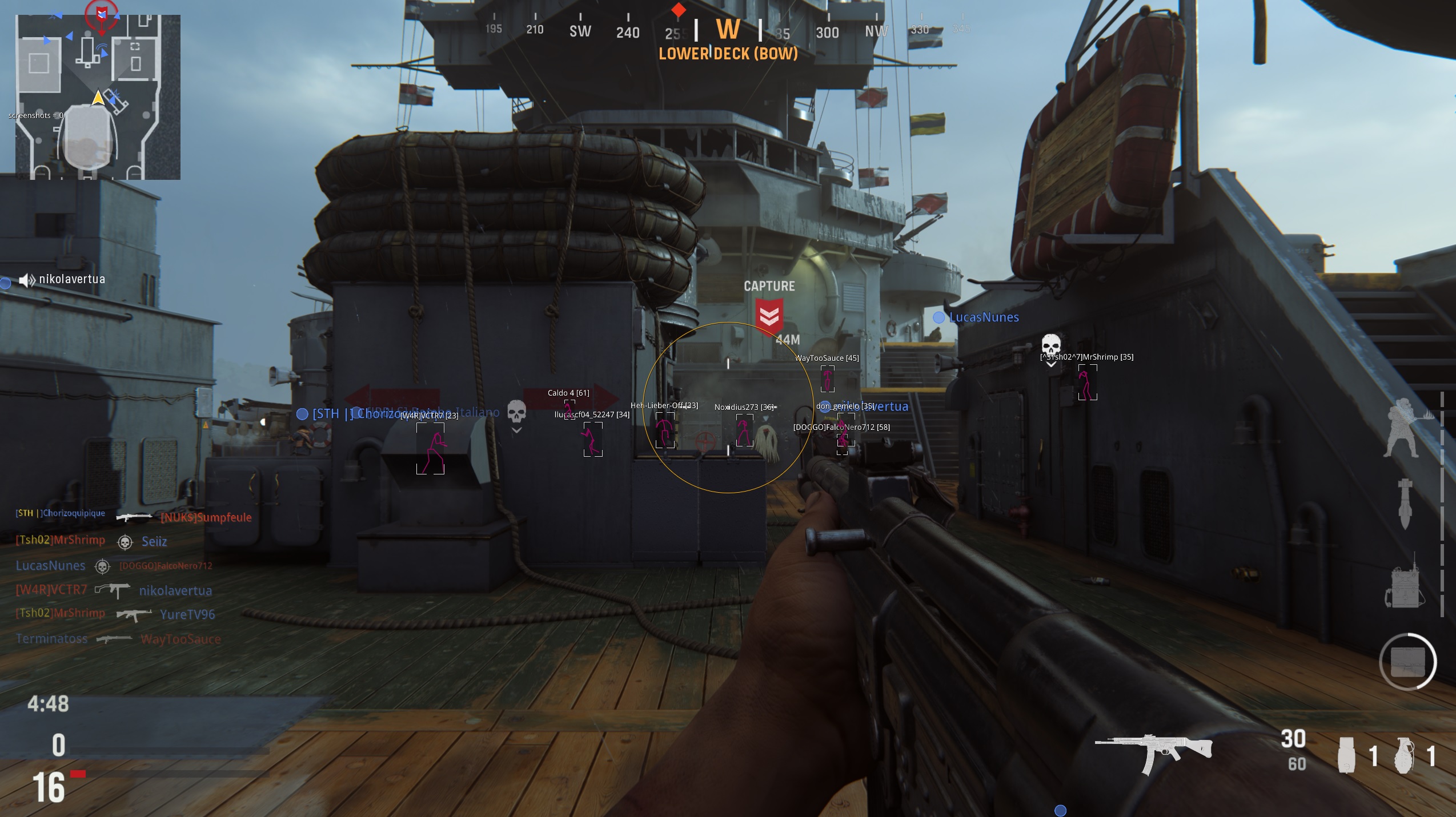Click the assault rifle weapon icon
Screen dimensions: 1456x817
click(1153, 754)
